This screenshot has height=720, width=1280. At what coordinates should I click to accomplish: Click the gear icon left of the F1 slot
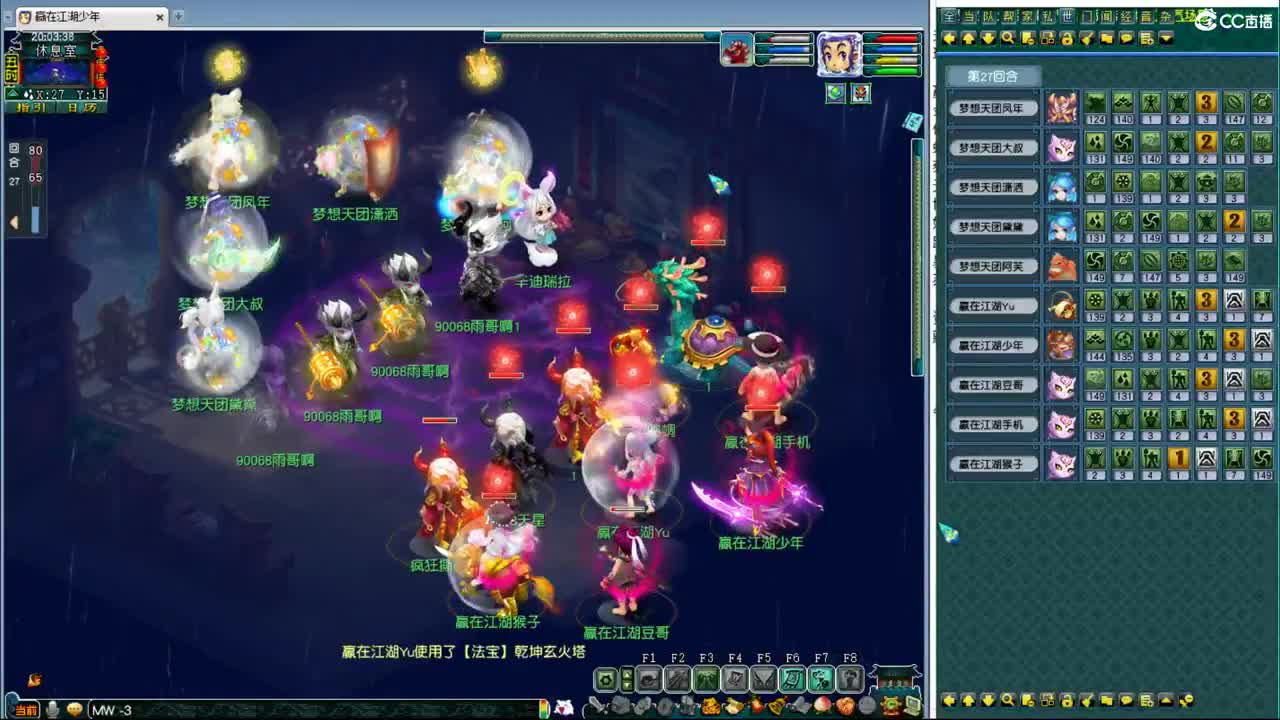[605, 678]
